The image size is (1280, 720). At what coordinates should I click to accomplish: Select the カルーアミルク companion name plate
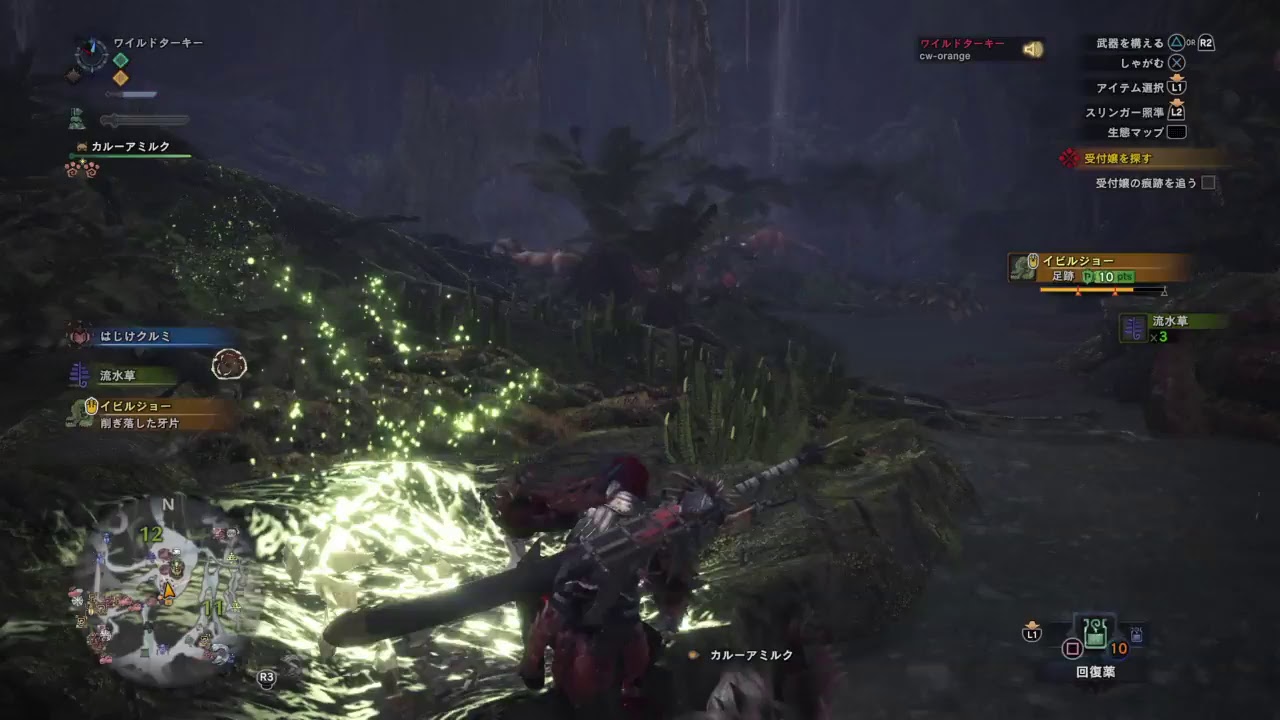[130, 147]
